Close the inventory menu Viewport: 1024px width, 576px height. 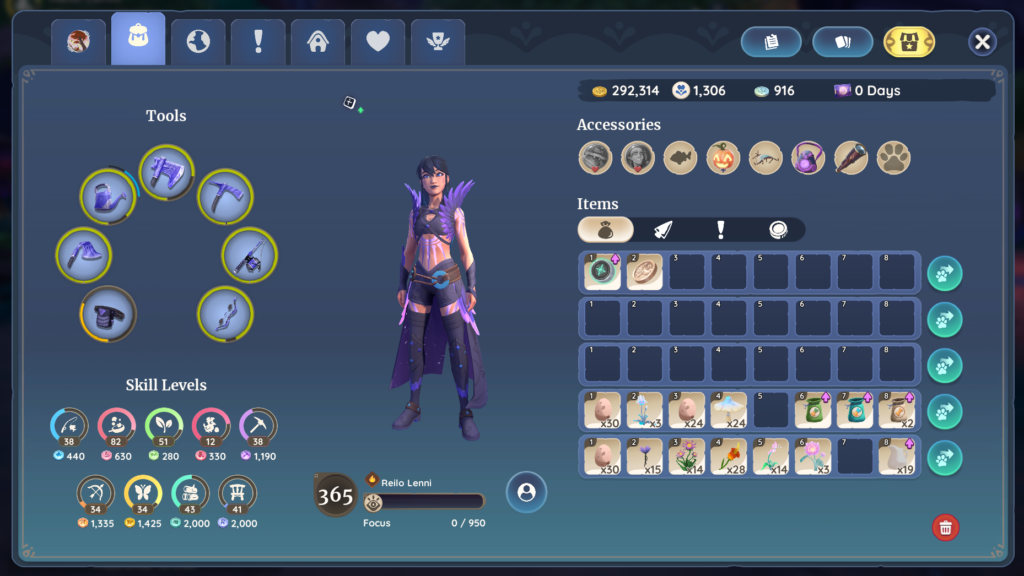[x=982, y=42]
